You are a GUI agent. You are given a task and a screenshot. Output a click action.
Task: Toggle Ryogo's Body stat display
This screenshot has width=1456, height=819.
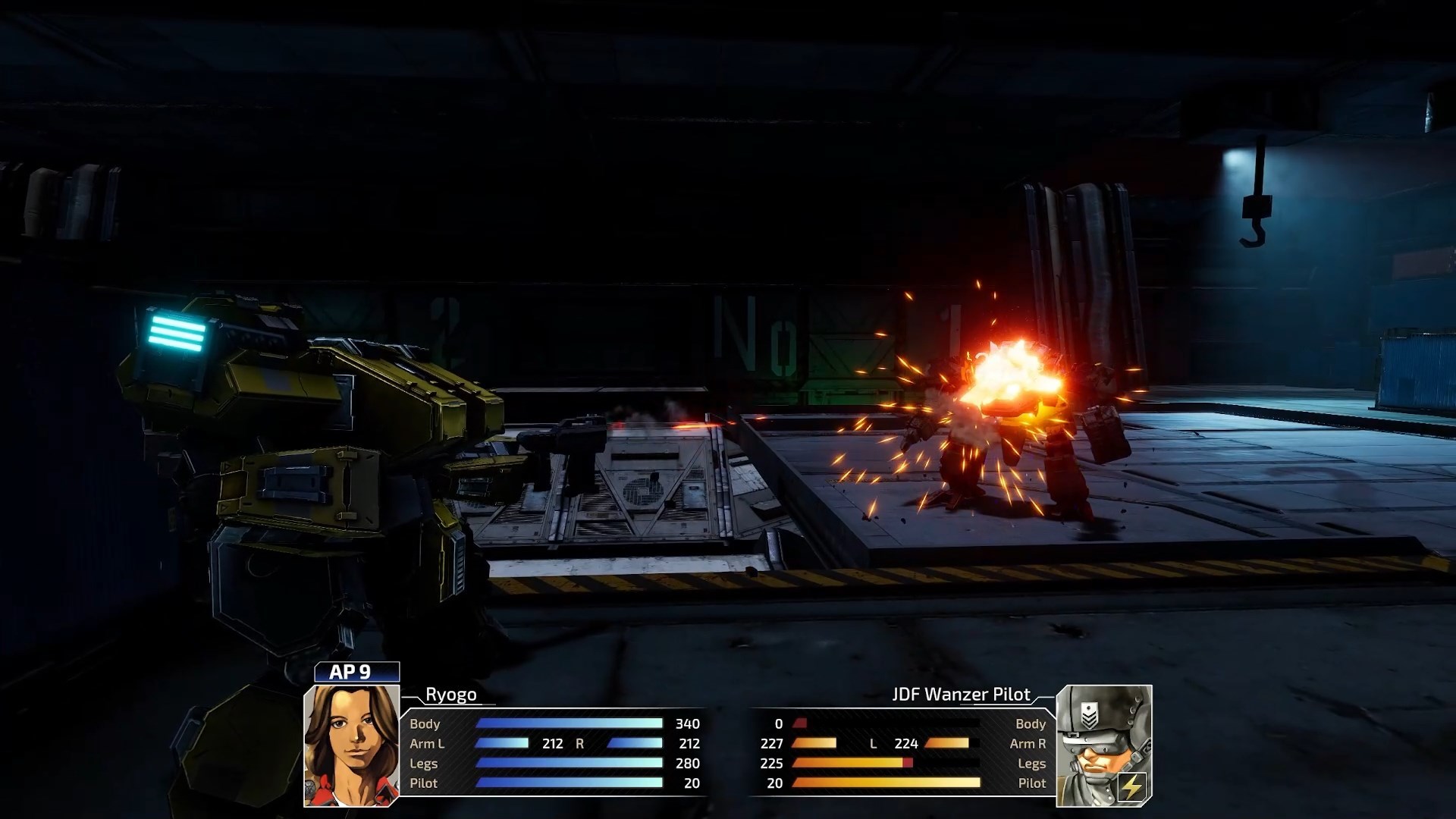tap(425, 724)
